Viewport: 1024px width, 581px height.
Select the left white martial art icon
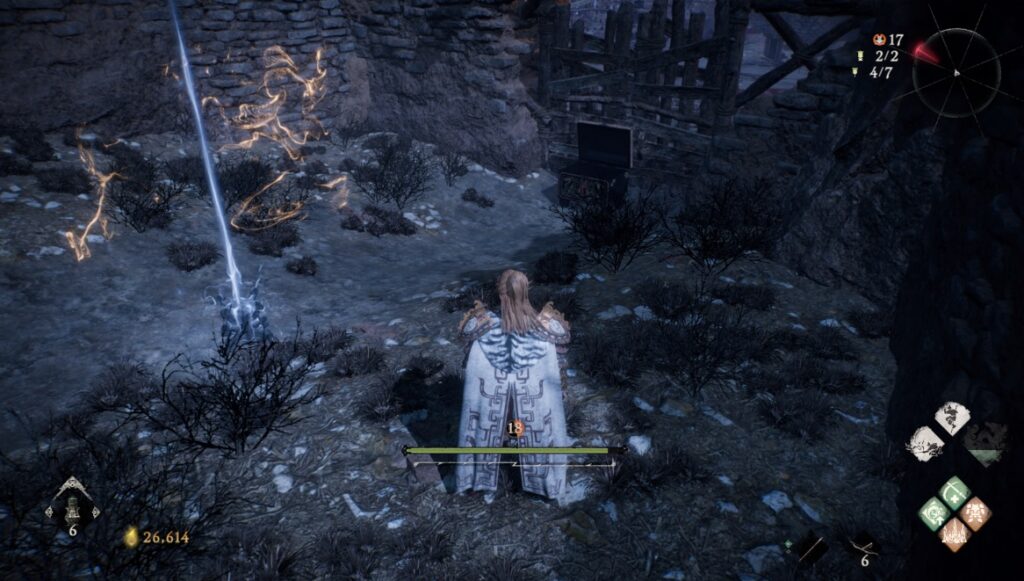click(924, 443)
